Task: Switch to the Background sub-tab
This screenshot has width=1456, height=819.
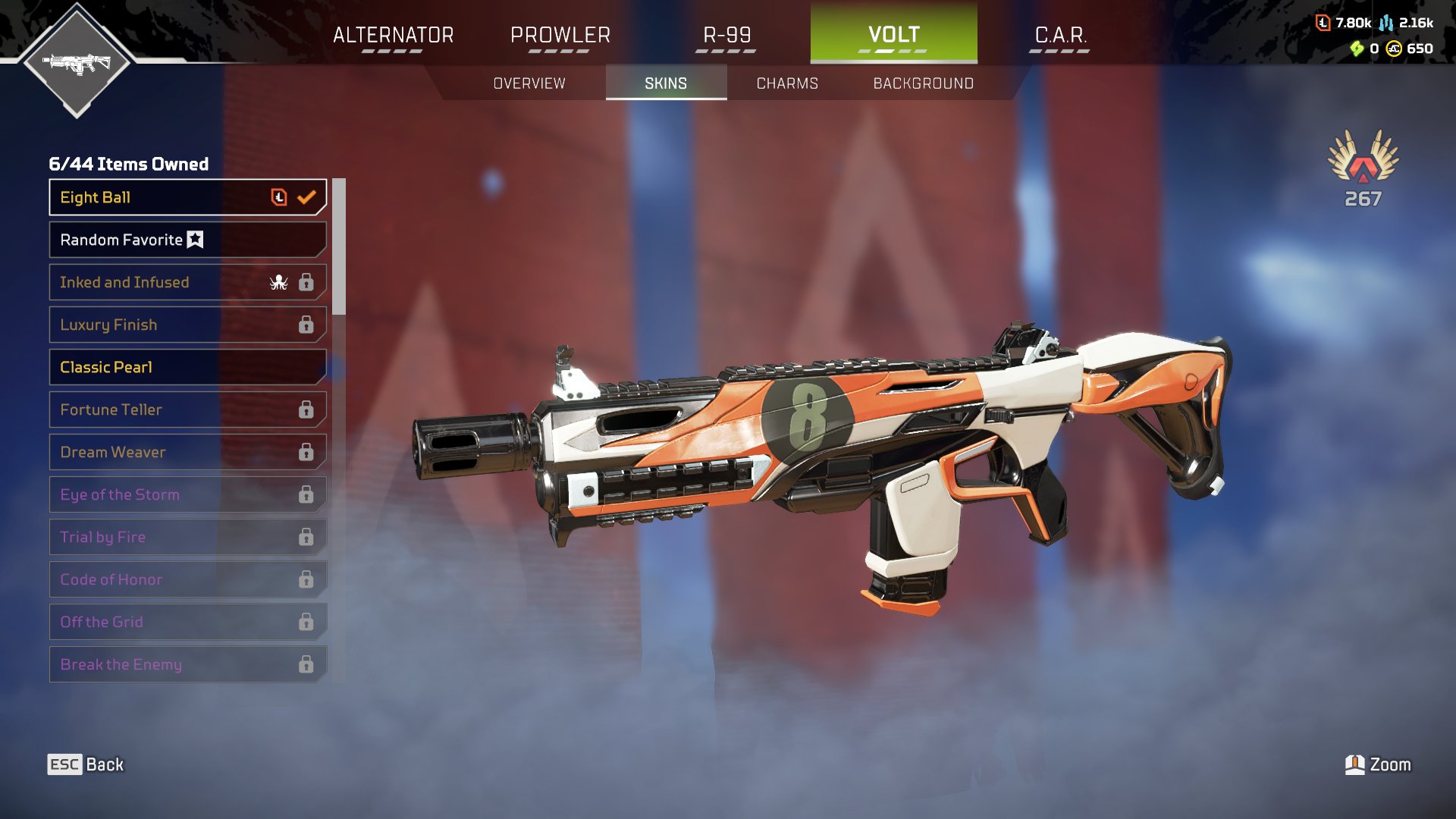Action: (923, 83)
